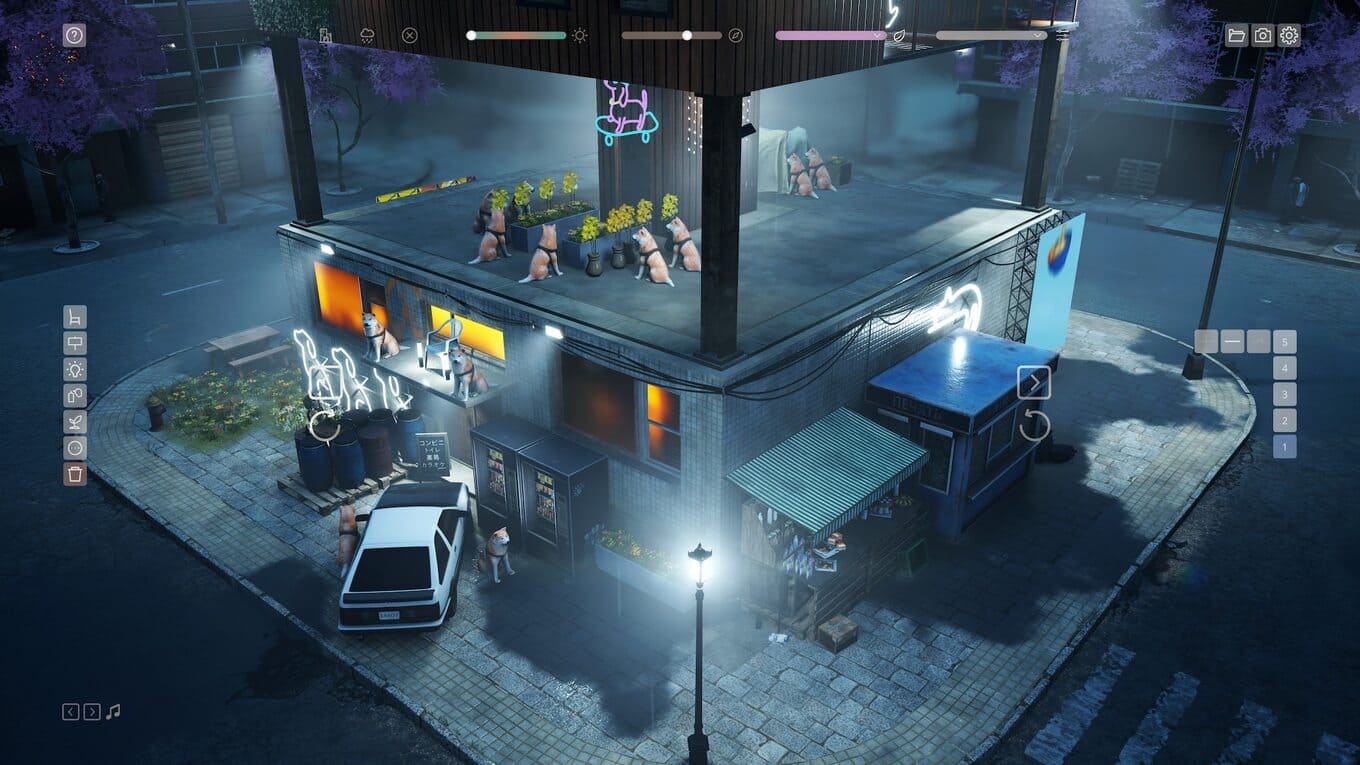The image size is (1360, 765).
Task: Choose the light bulb lighting category
Action: click(75, 369)
